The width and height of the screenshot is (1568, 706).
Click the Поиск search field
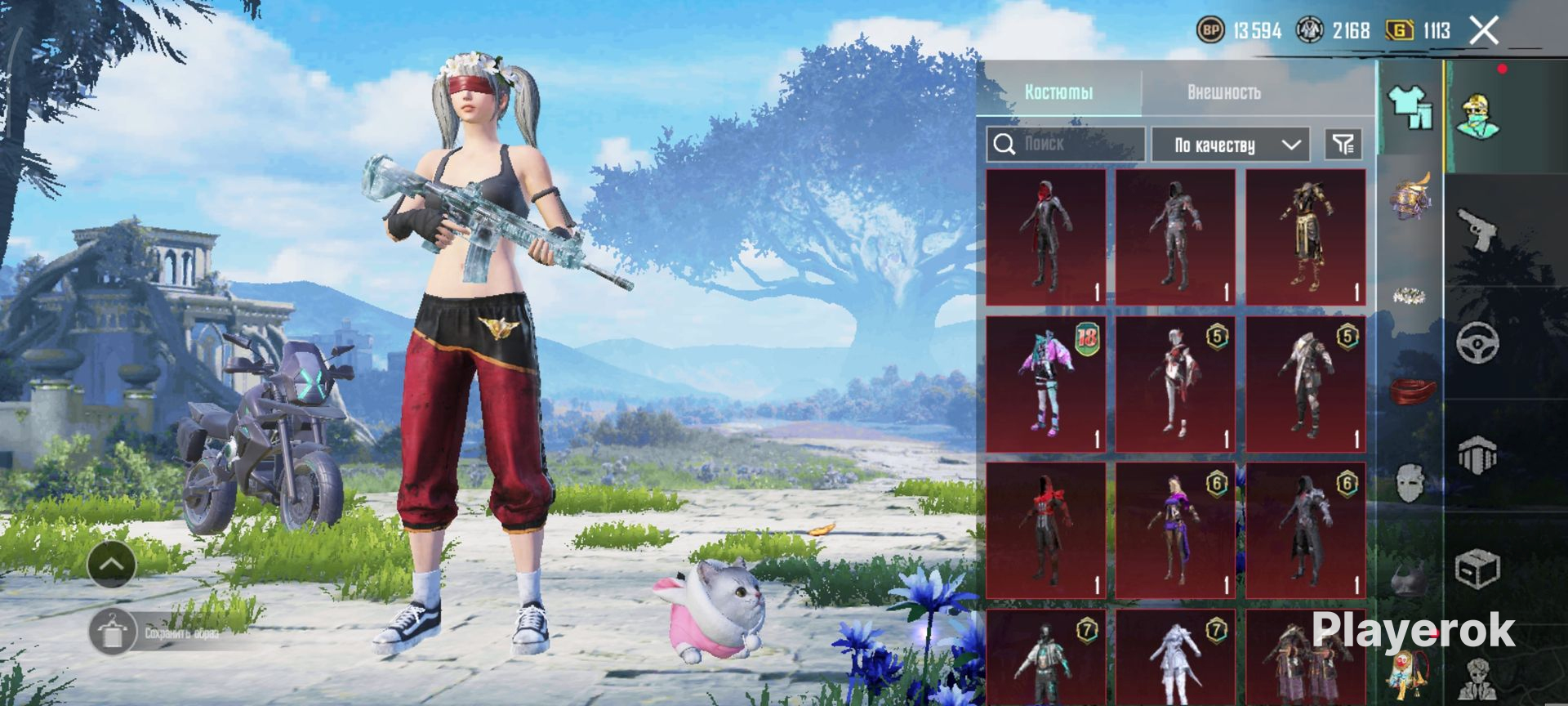1065,145
